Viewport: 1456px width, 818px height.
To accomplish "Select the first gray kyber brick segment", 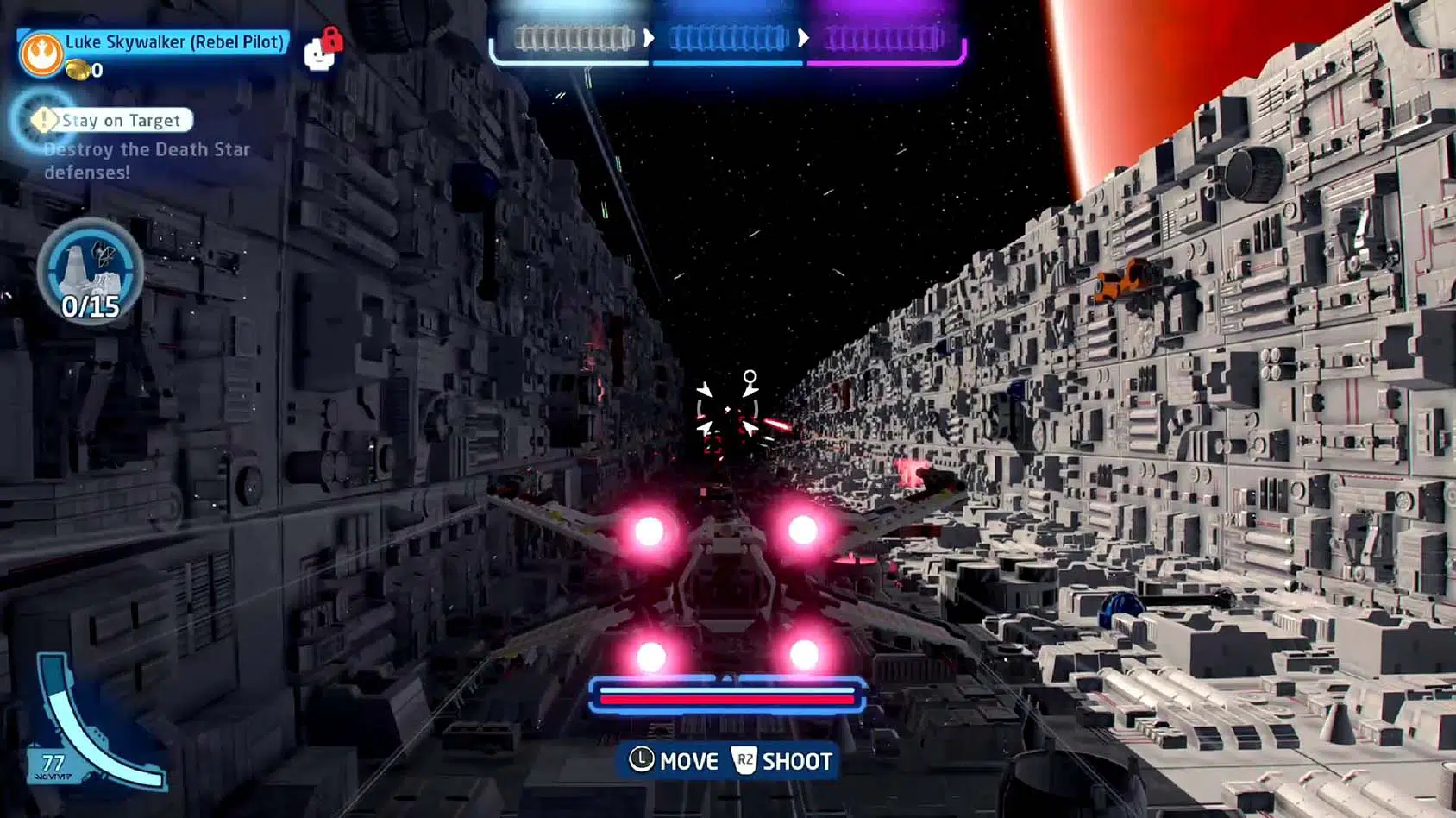I will (x=574, y=39).
